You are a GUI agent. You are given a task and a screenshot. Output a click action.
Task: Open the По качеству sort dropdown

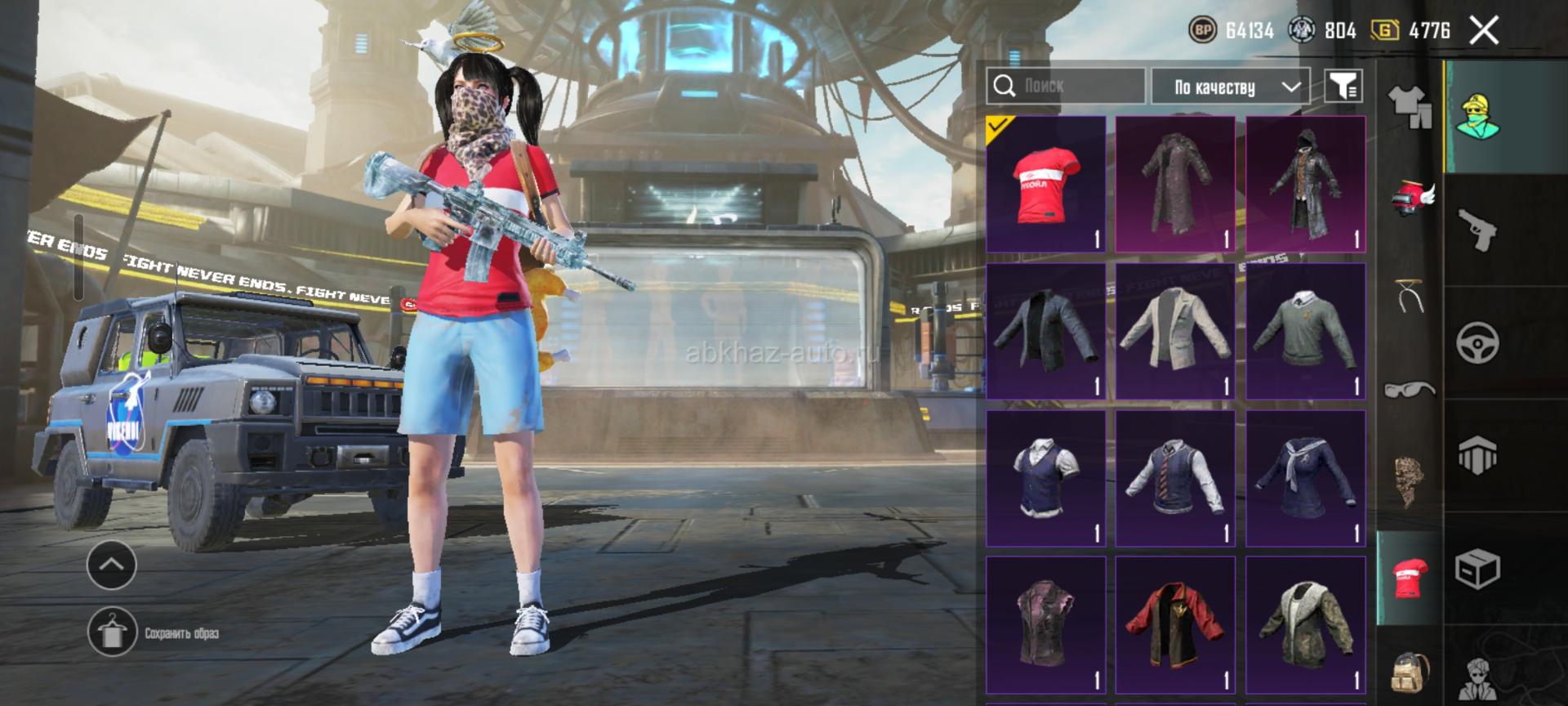[x=1230, y=87]
